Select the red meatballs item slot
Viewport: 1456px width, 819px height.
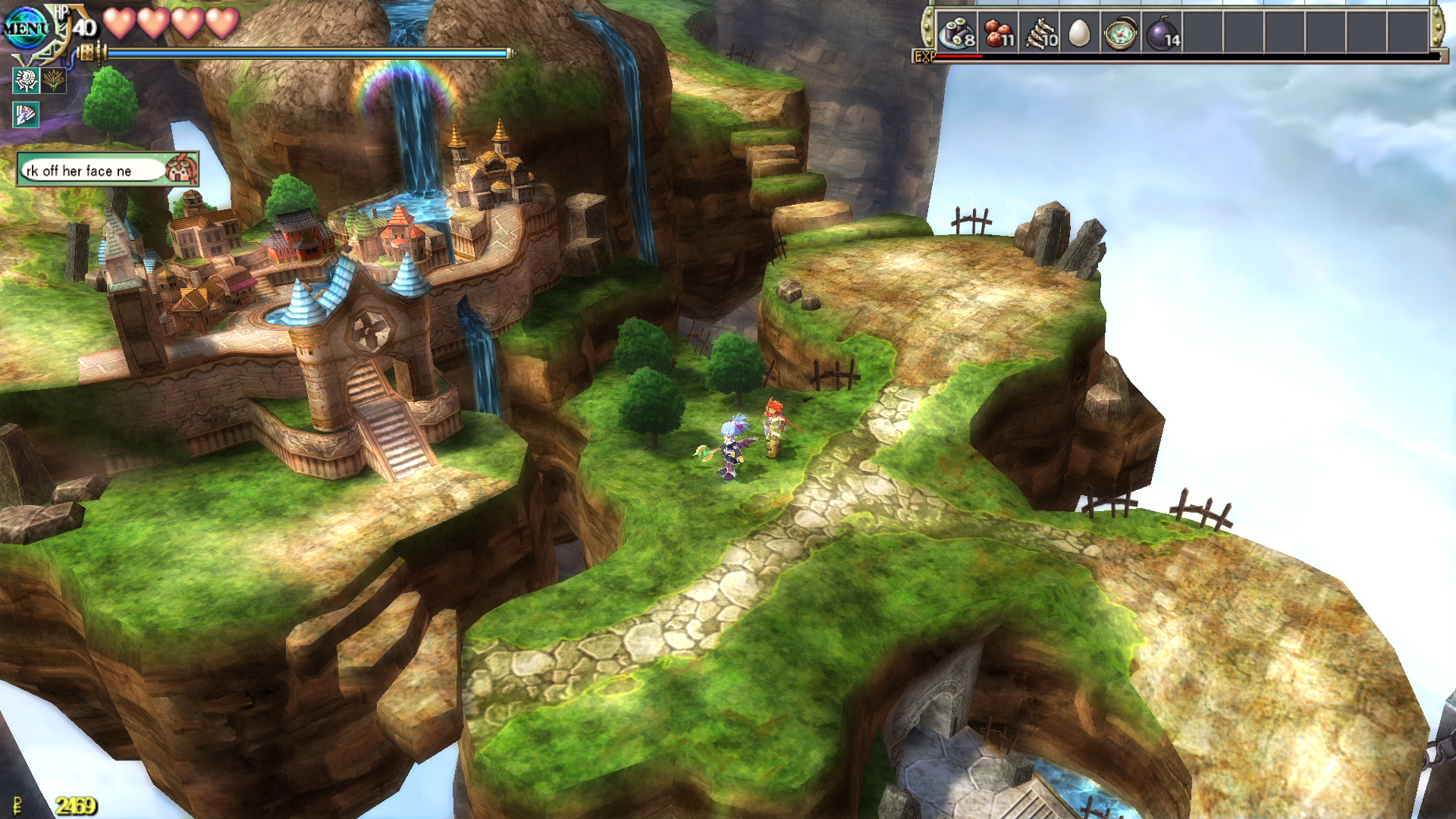tap(999, 33)
